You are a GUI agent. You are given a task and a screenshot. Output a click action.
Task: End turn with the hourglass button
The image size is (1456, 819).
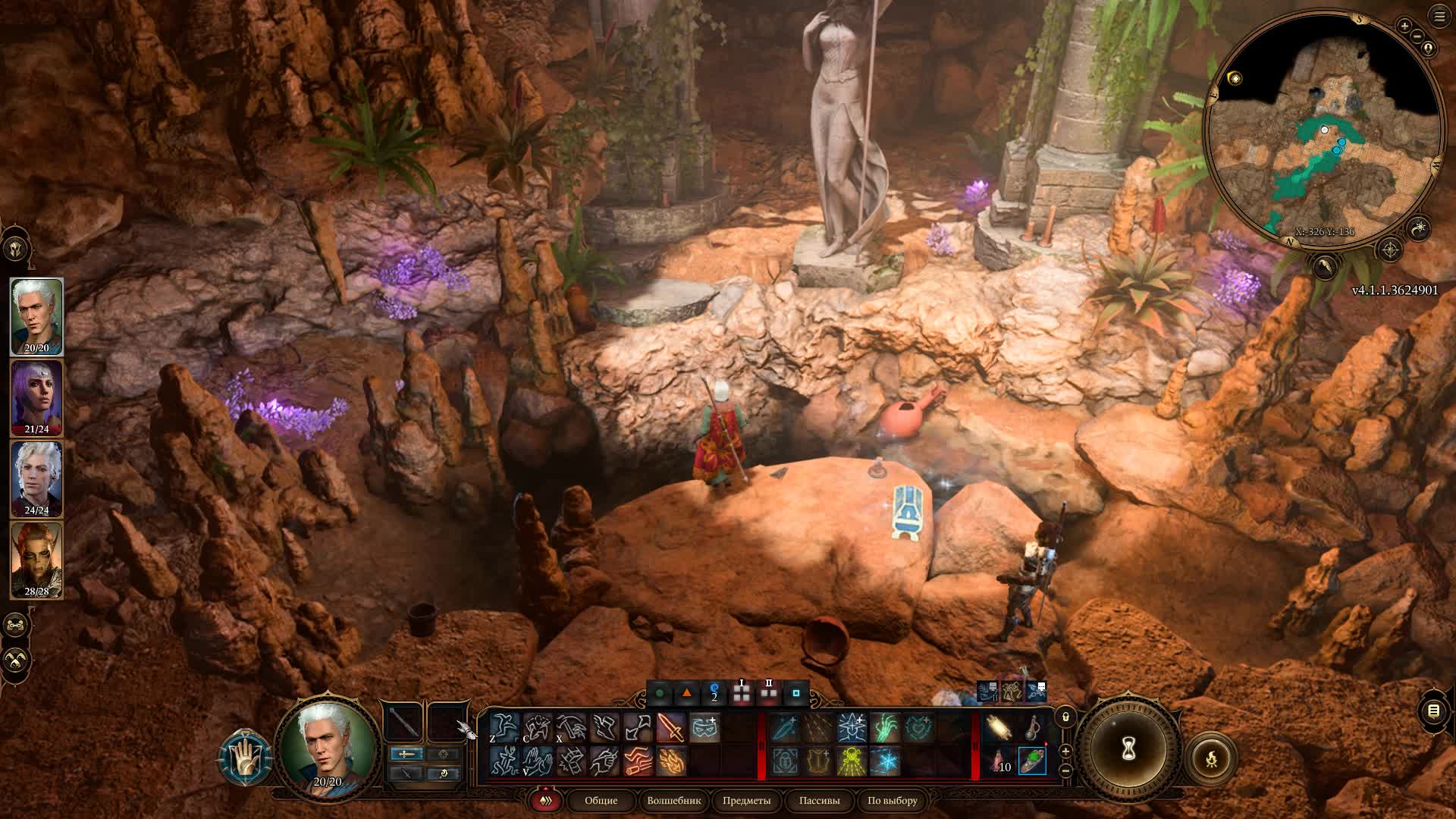[1128, 749]
